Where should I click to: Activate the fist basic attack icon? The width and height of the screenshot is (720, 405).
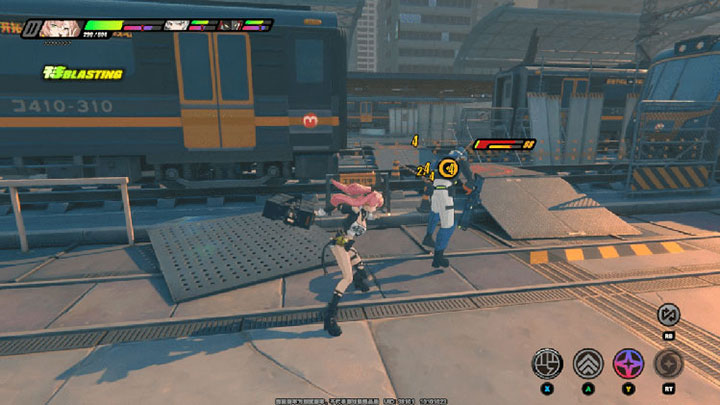[x=547, y=362]
